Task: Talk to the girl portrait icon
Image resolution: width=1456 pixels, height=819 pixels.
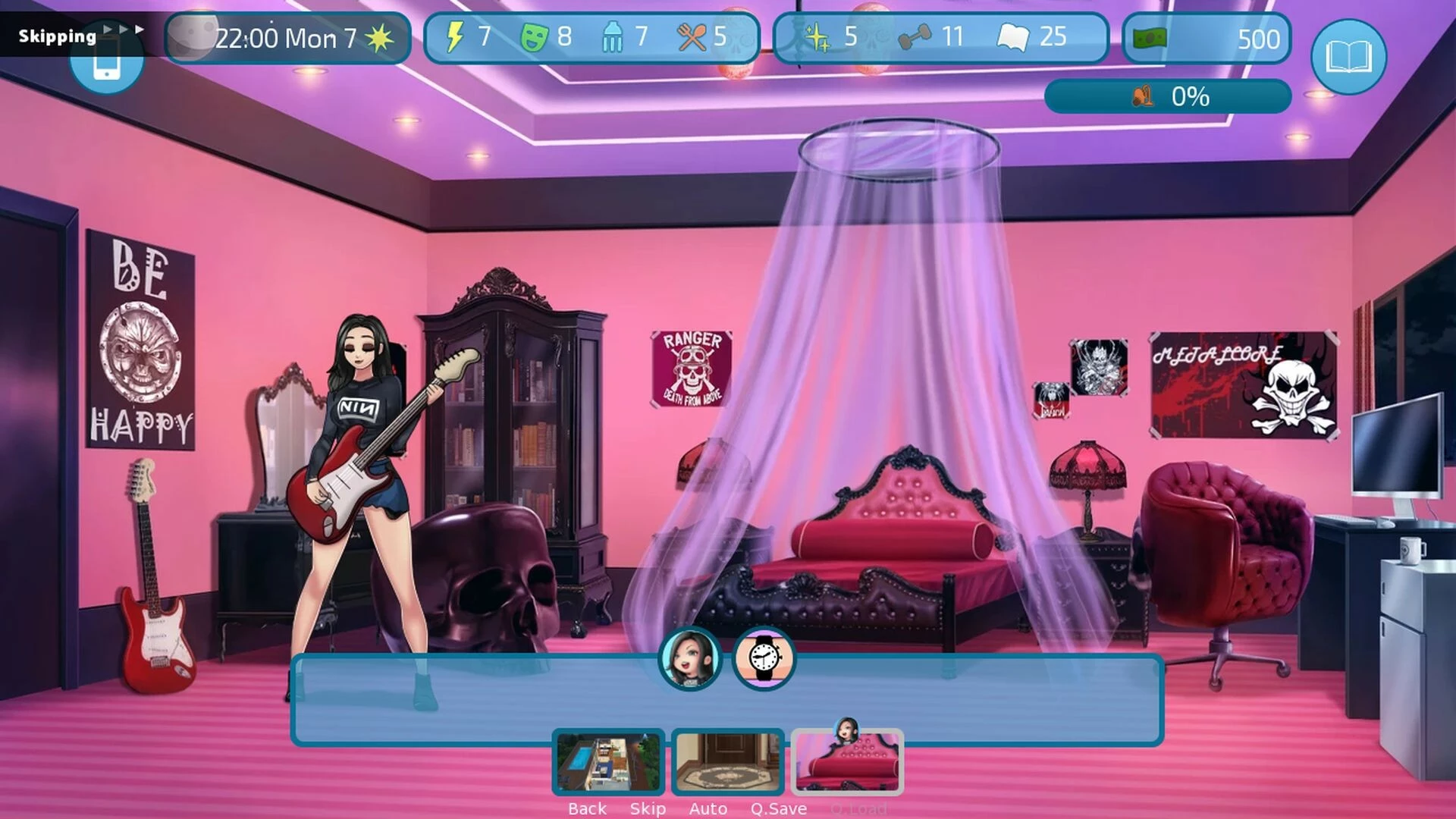Action: coord(689,659)
